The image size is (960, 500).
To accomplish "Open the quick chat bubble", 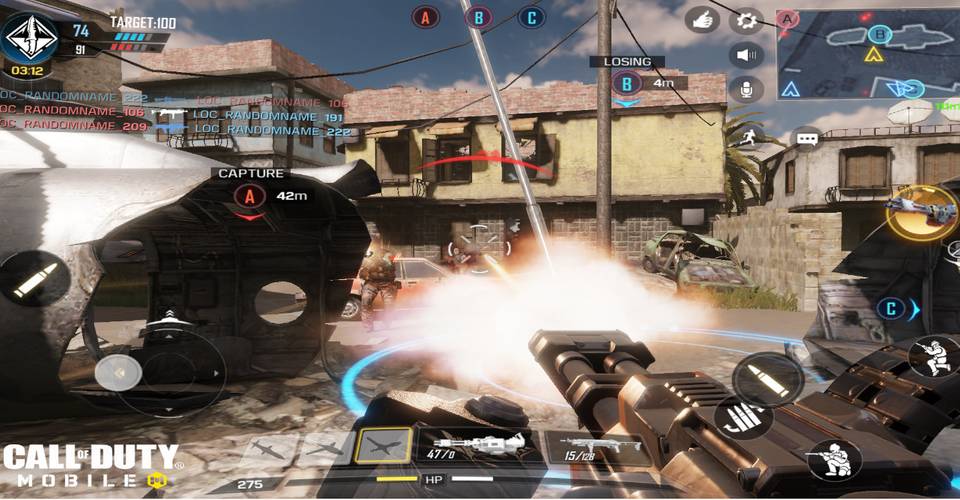I will coord(808,138).
